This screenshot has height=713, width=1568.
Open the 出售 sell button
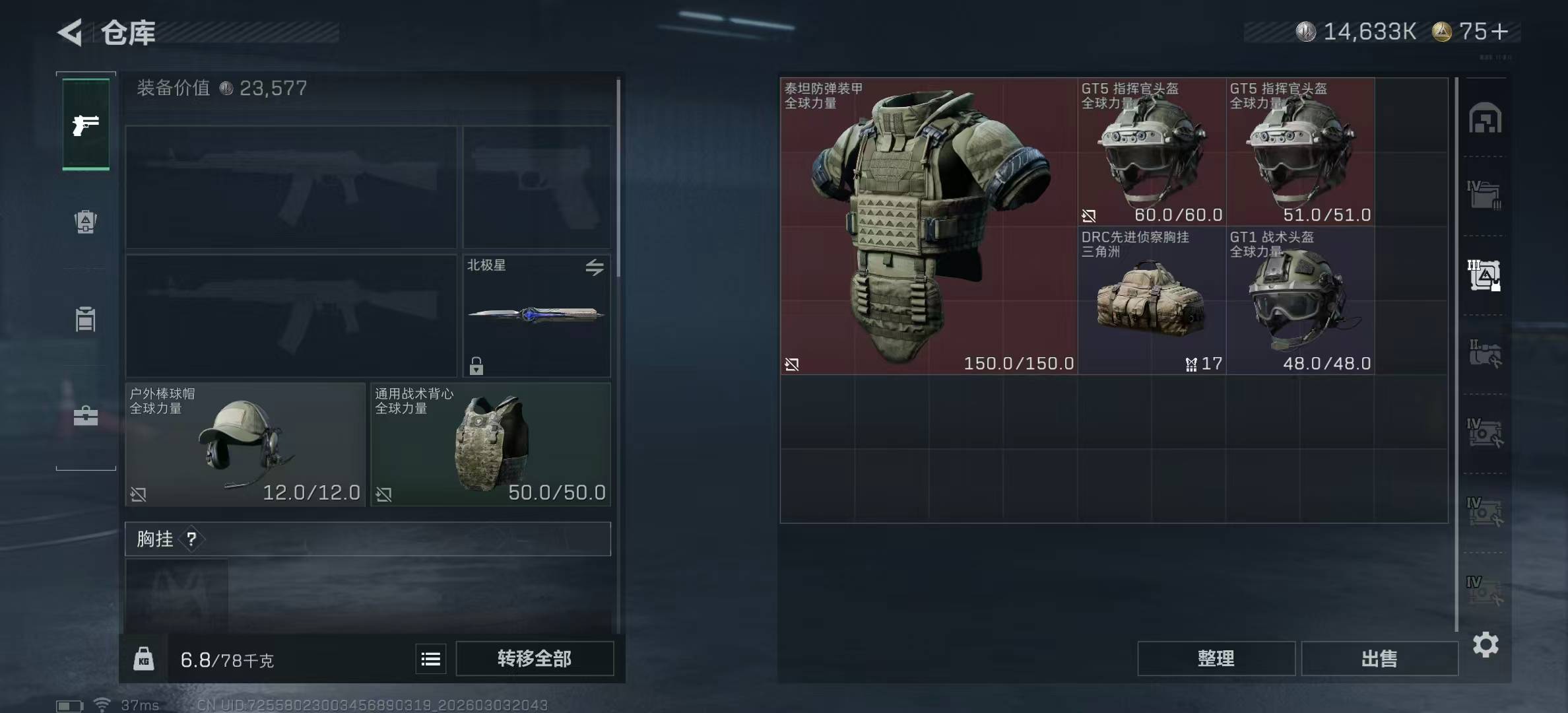click(1379, 658)
